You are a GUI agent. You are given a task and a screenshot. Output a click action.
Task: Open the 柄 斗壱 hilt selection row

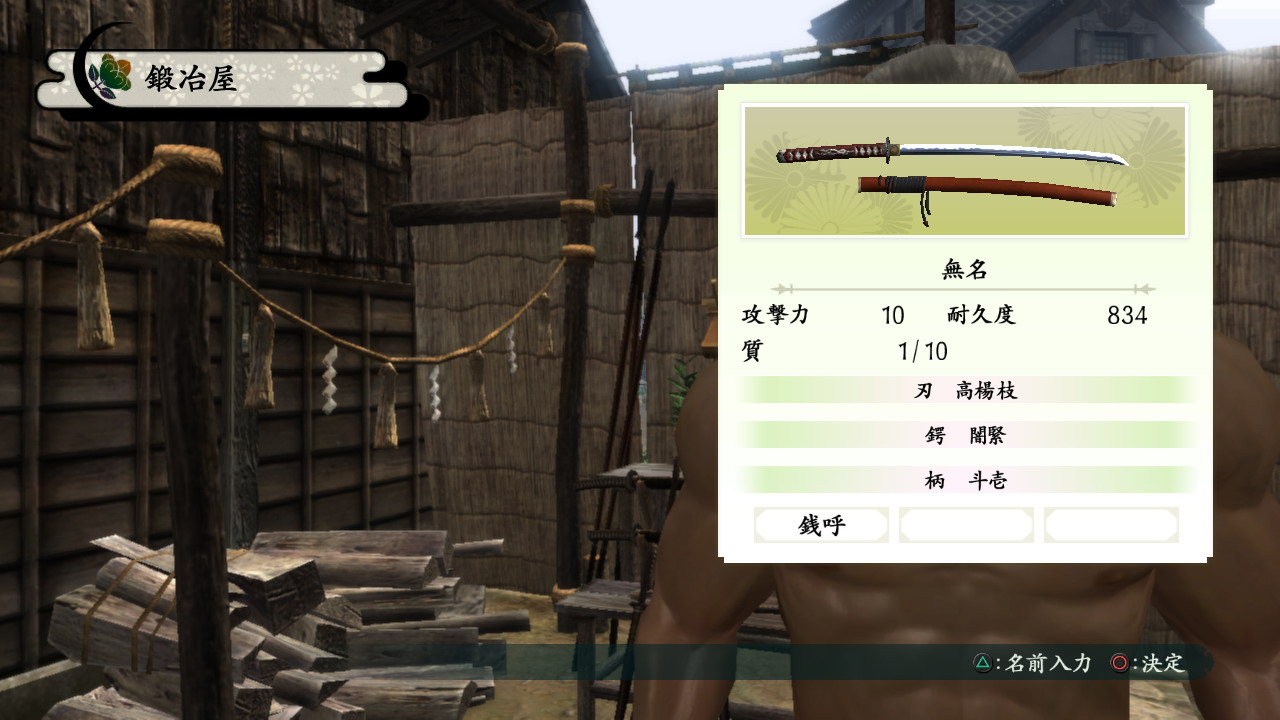pos(964,479)
